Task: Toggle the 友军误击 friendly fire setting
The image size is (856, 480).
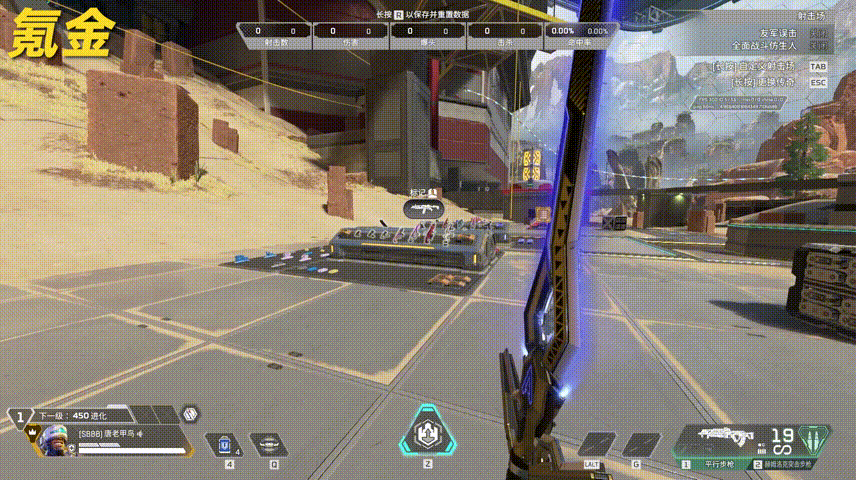Action: point(818,34)
